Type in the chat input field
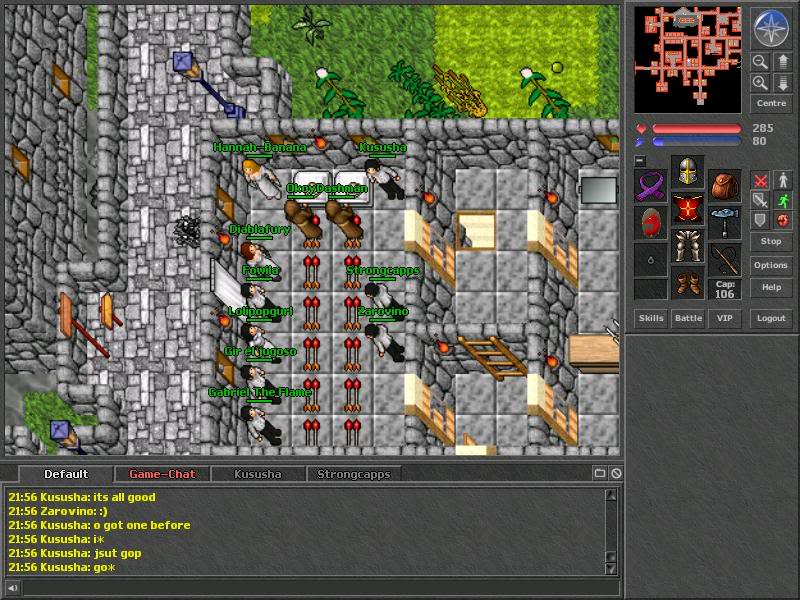This screenshot has height=600, width=800. point(310,587)
